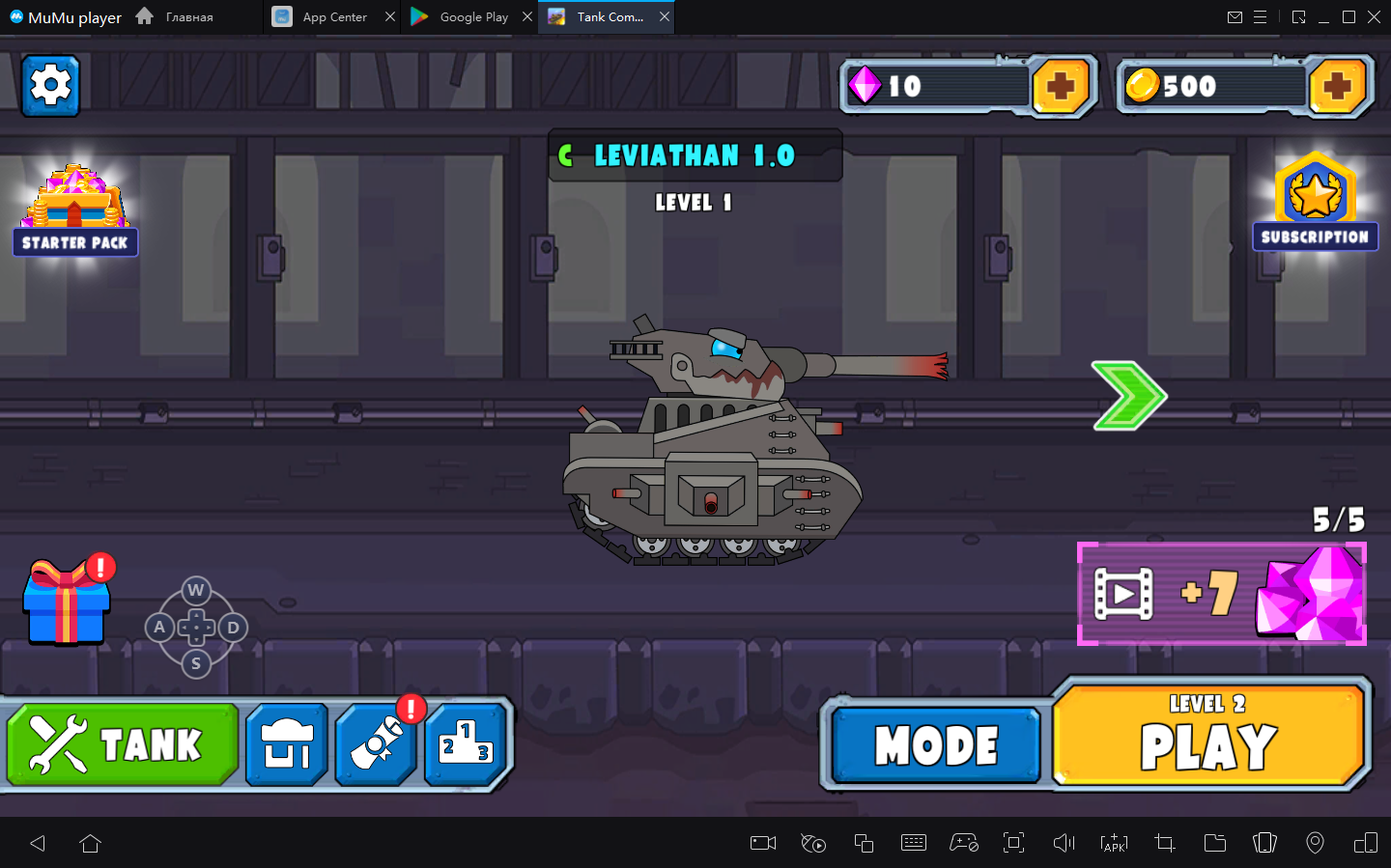Open the rocket icon menu
This screenshot has height=868, width=1391.
[x=376, y=744]
